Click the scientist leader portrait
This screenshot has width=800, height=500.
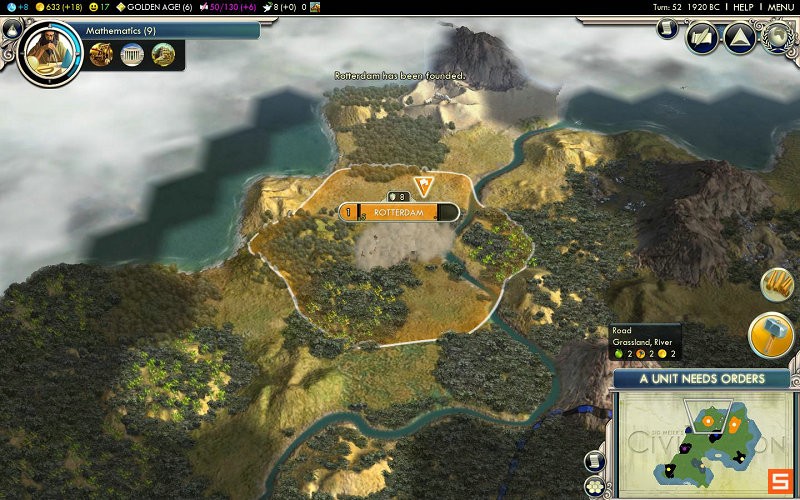click(x=47, y=51)
